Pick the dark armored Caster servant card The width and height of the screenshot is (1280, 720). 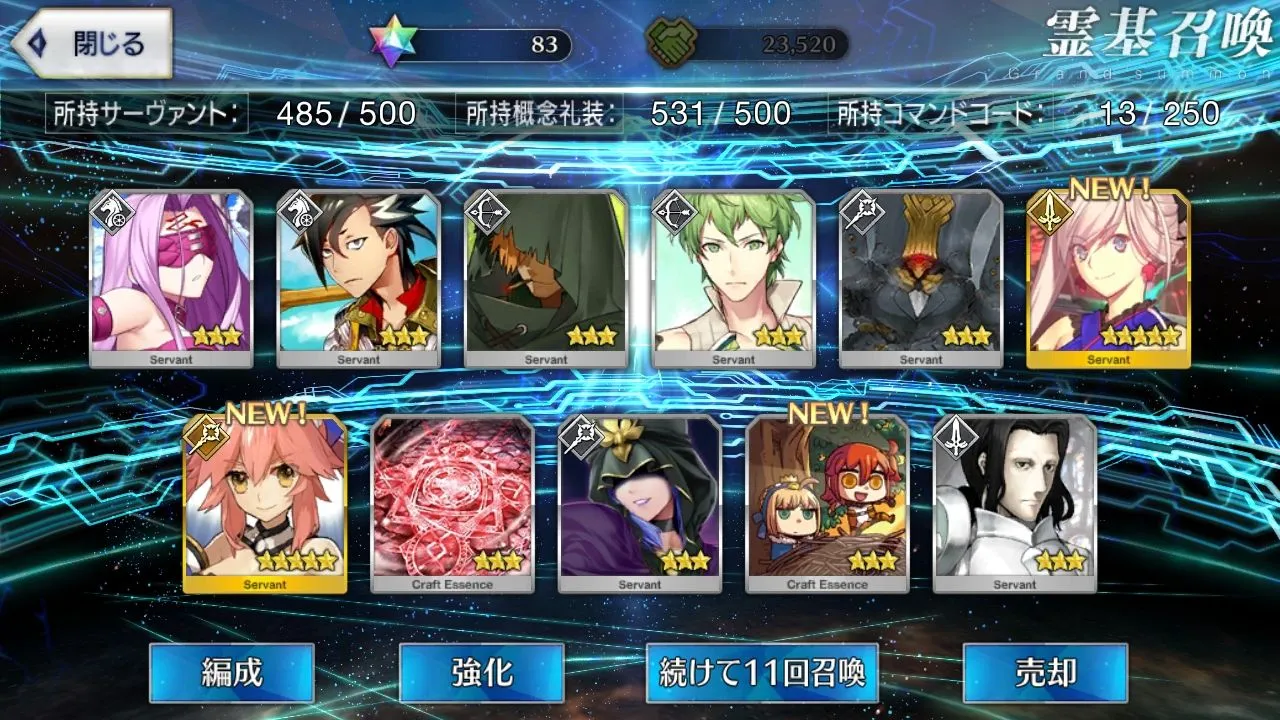point(921,279)
